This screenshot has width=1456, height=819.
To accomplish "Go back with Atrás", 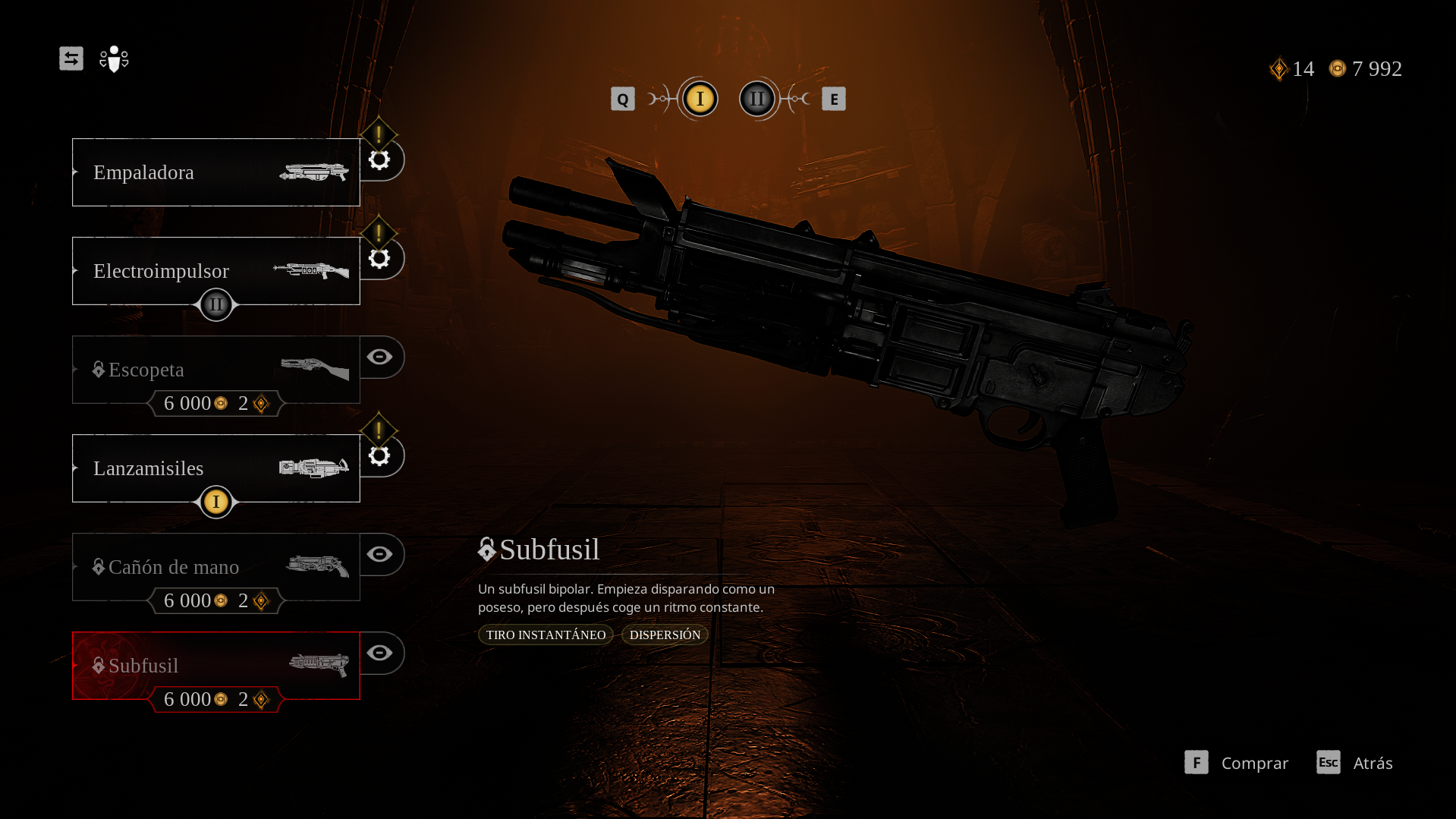I will tap(1355, 763).
